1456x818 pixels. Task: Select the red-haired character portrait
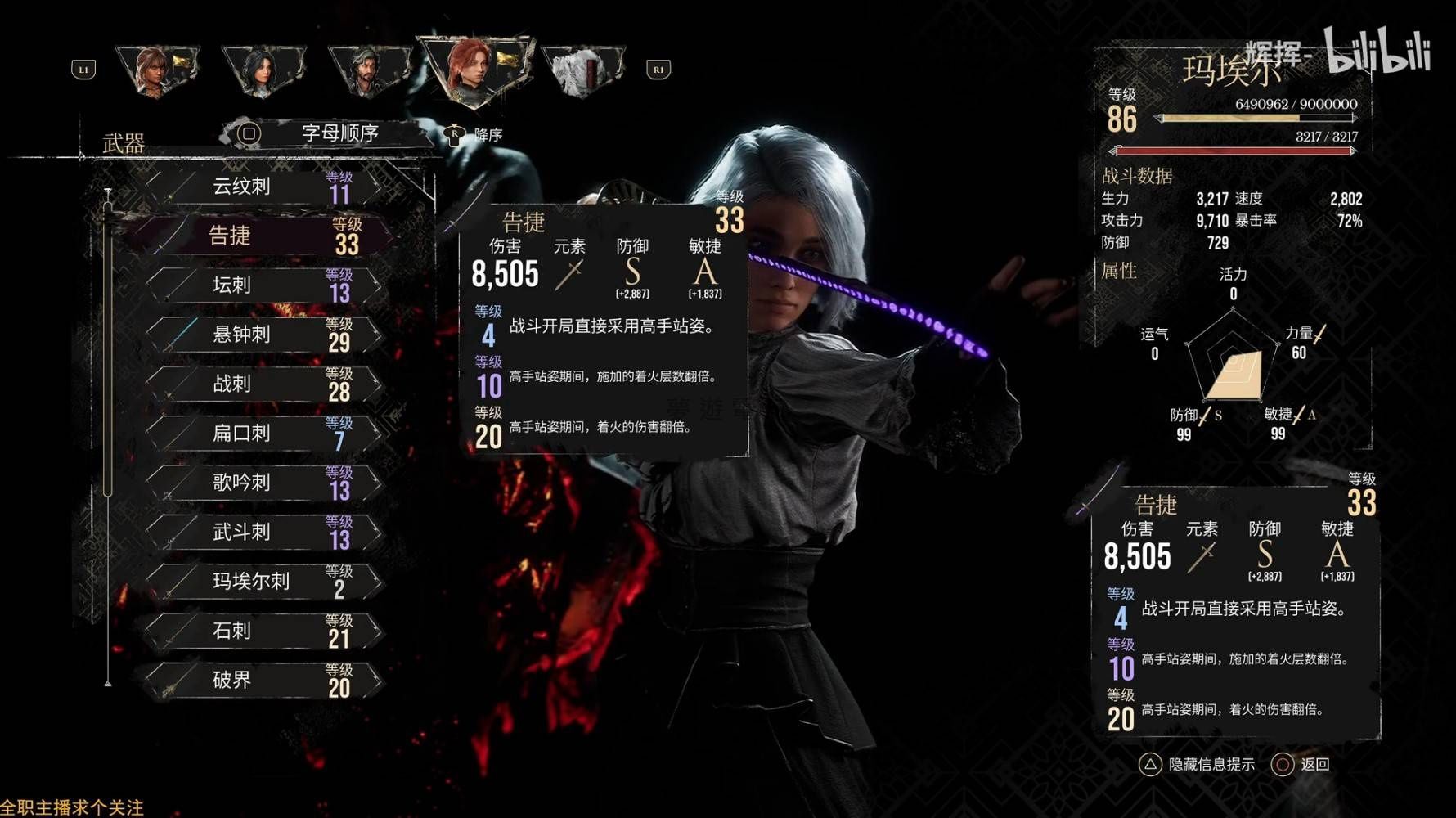pyautogui.click(x=474, y=70)
